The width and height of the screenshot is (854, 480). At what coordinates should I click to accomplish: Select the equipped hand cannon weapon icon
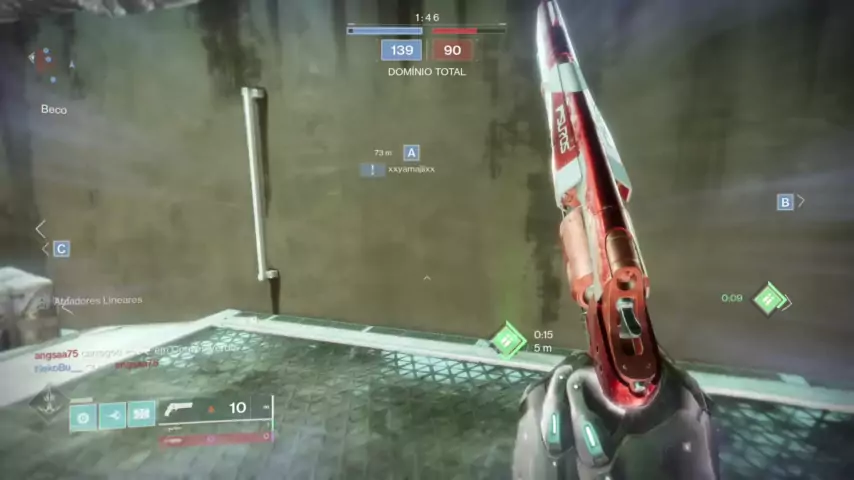[x=178, y=408]
